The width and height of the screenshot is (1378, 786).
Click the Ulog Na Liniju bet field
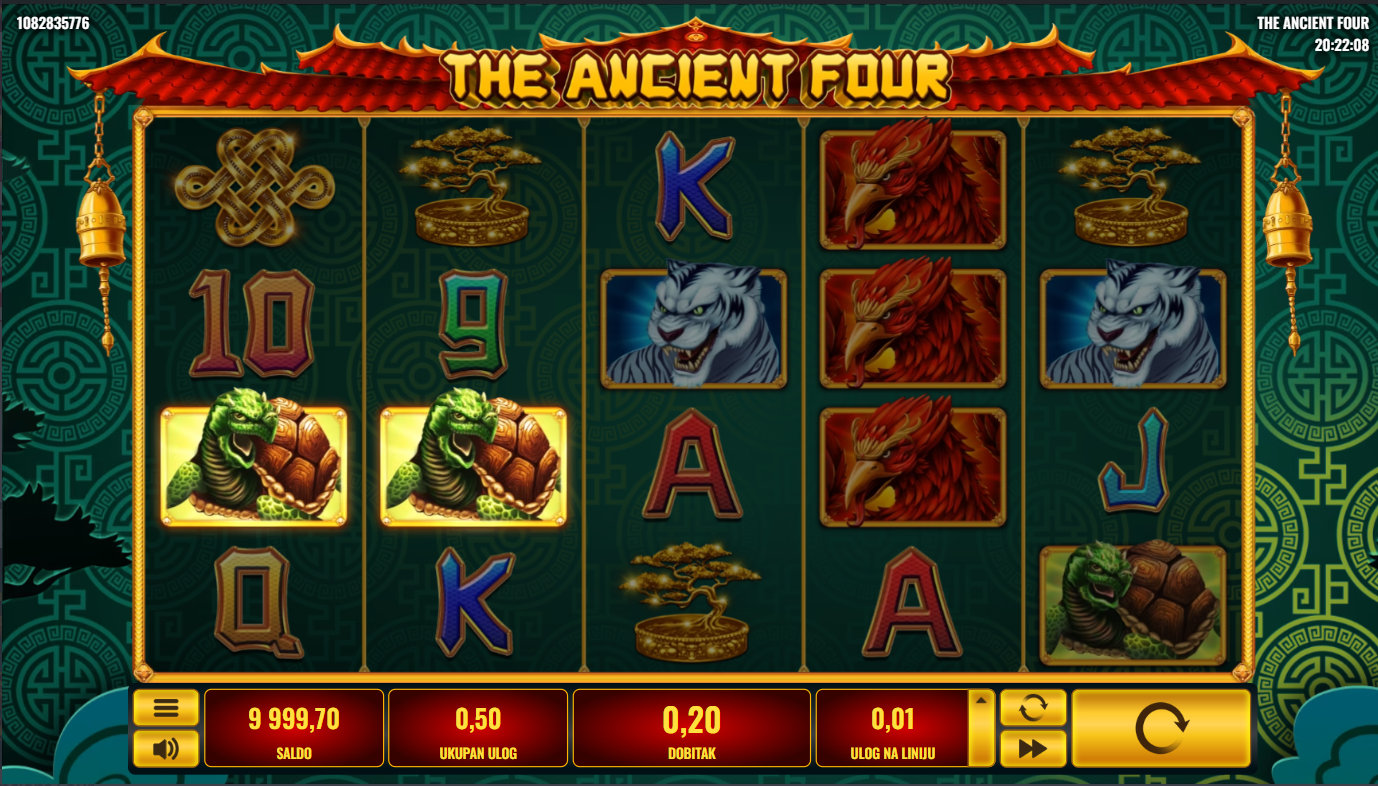[892, 728]
